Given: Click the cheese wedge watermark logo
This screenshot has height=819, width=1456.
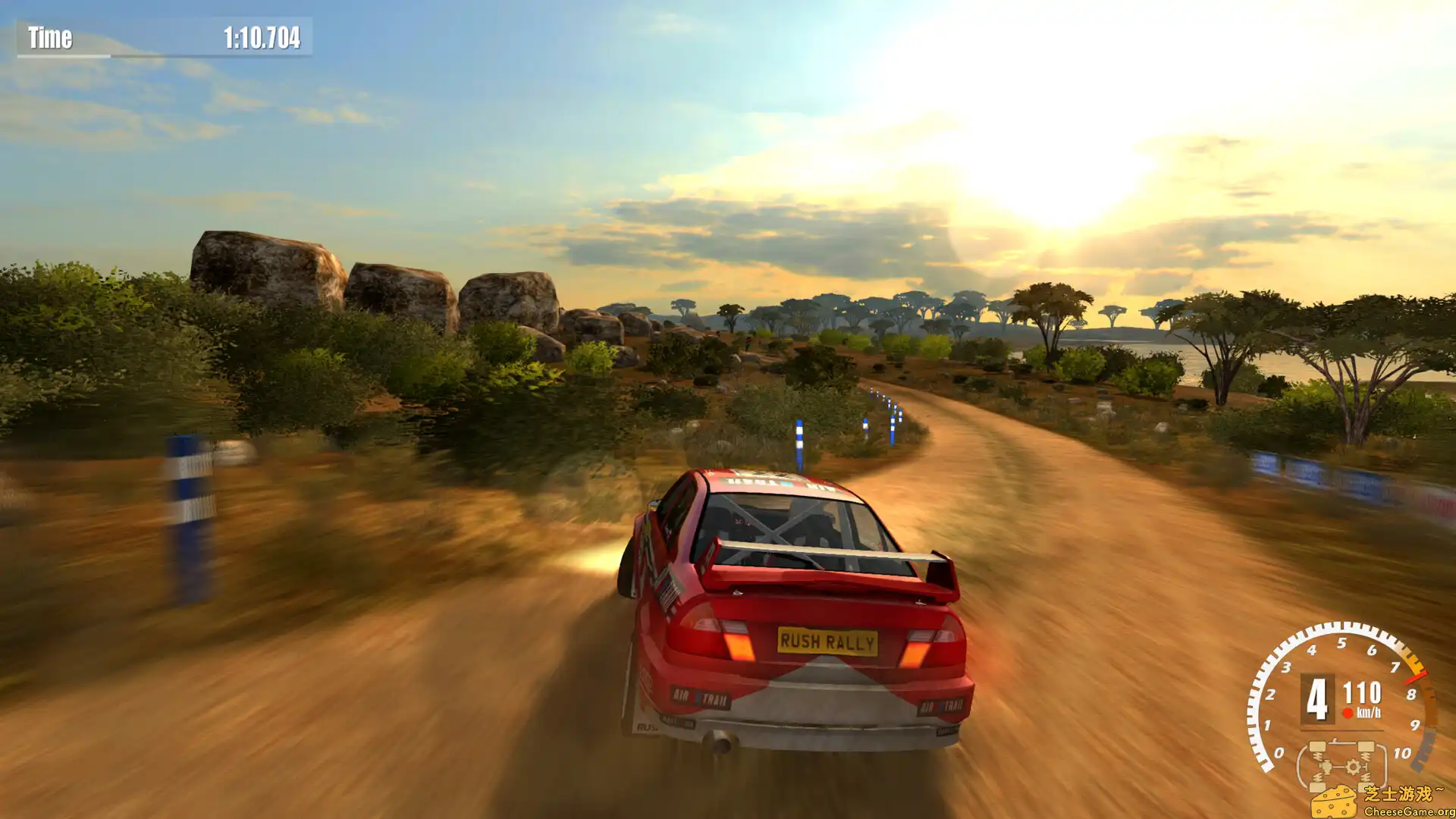Looking at the screenshot, I should point(1335,802).
